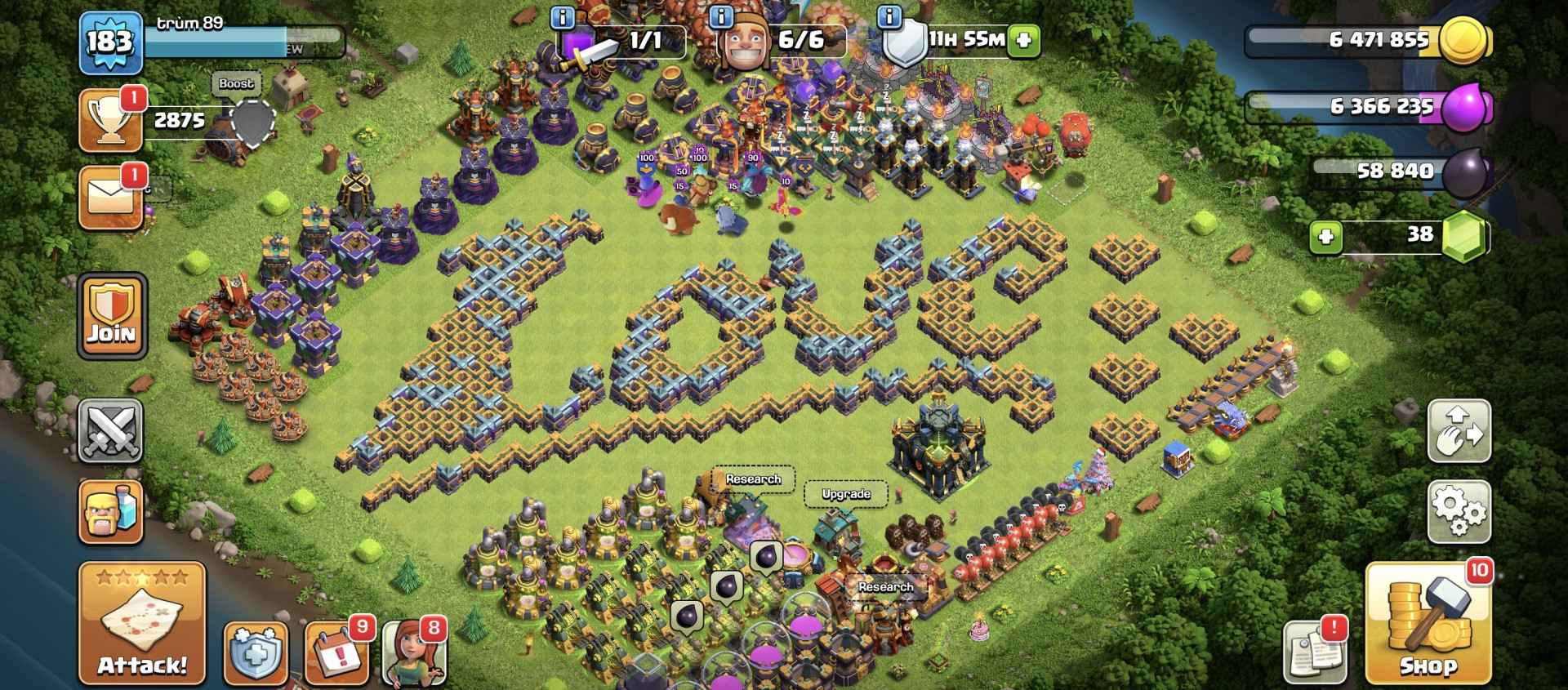The height and width of the screenshot is (690, 1568).
Task: Click Boost on the league shield
Action: pyautogui.click(x=235, y=83)
